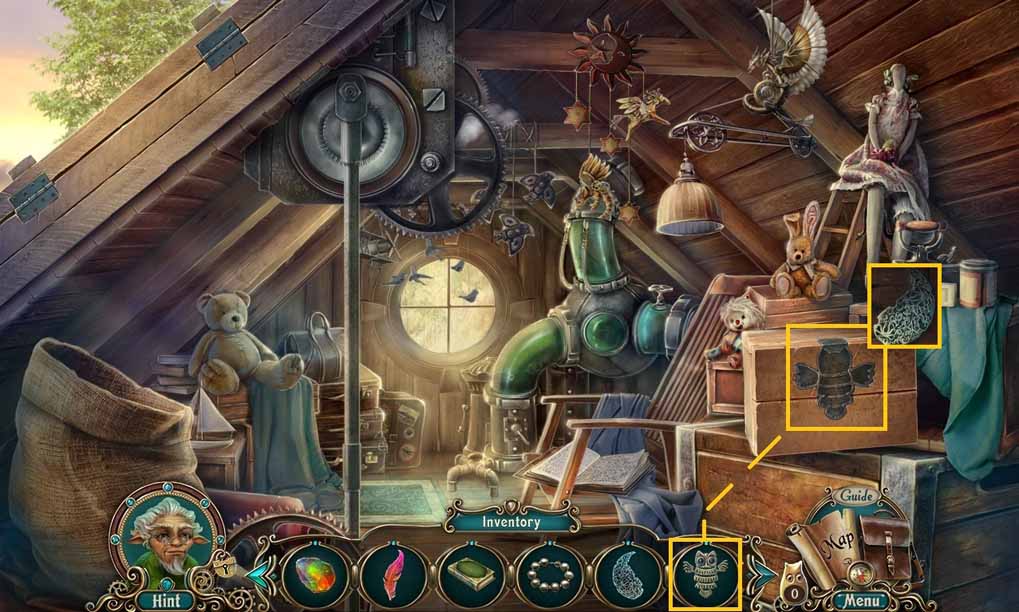The image size is (1019, 612).
Task: Open the Guide
Action: [856, 496]
